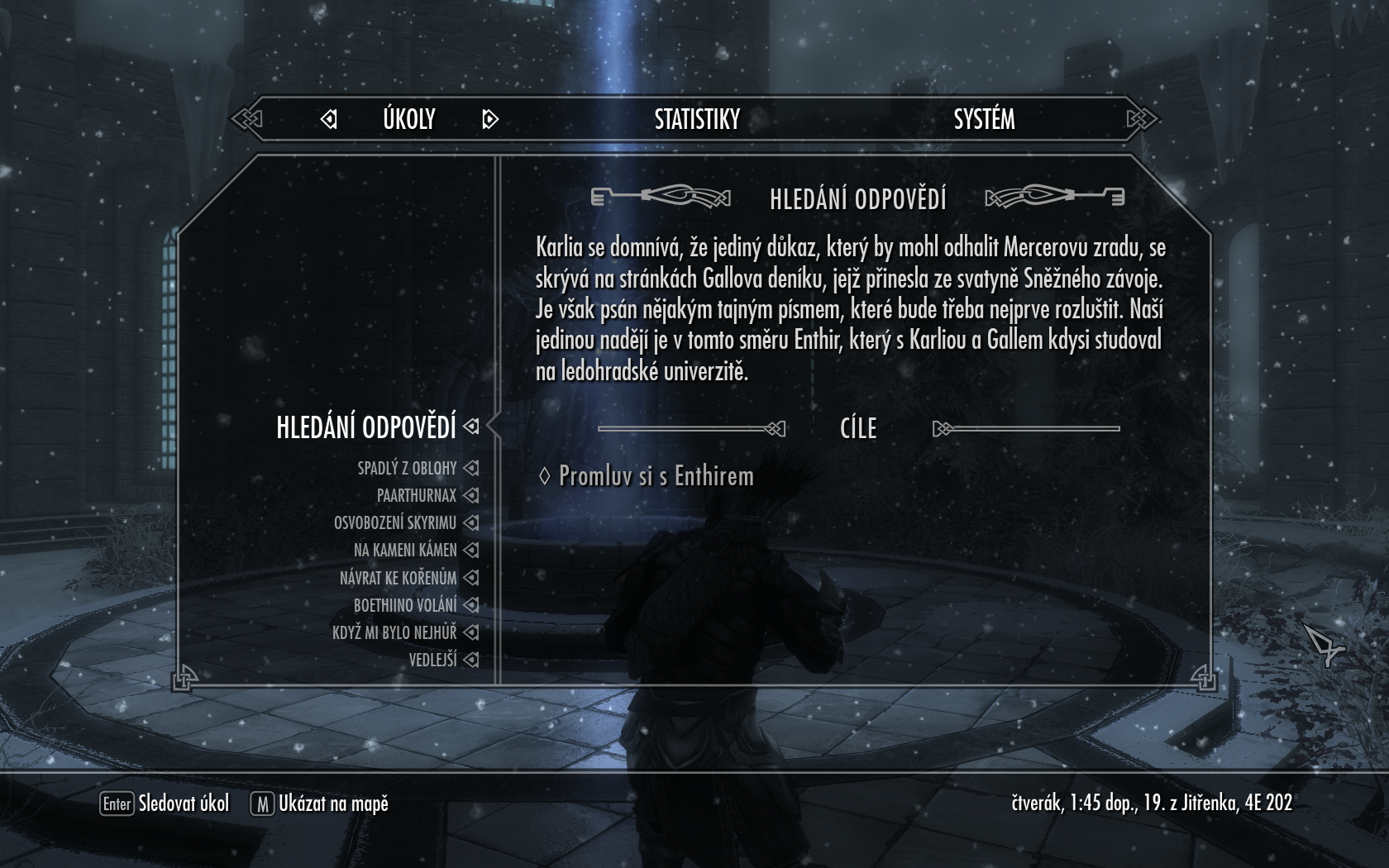Open the Boethiino volání quest

pyautogui.click(x=404, y=605)
